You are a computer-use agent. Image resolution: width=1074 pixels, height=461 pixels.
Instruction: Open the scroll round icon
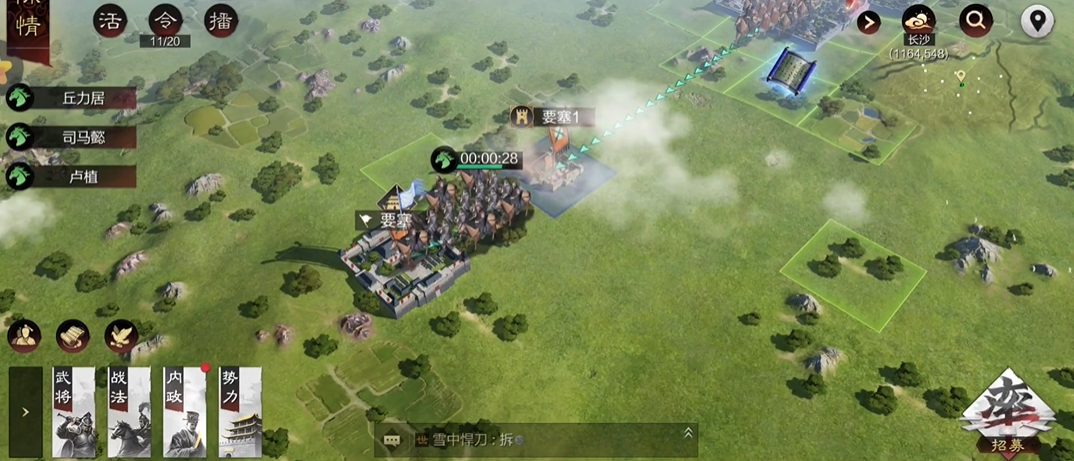click(x=72, y=336)
